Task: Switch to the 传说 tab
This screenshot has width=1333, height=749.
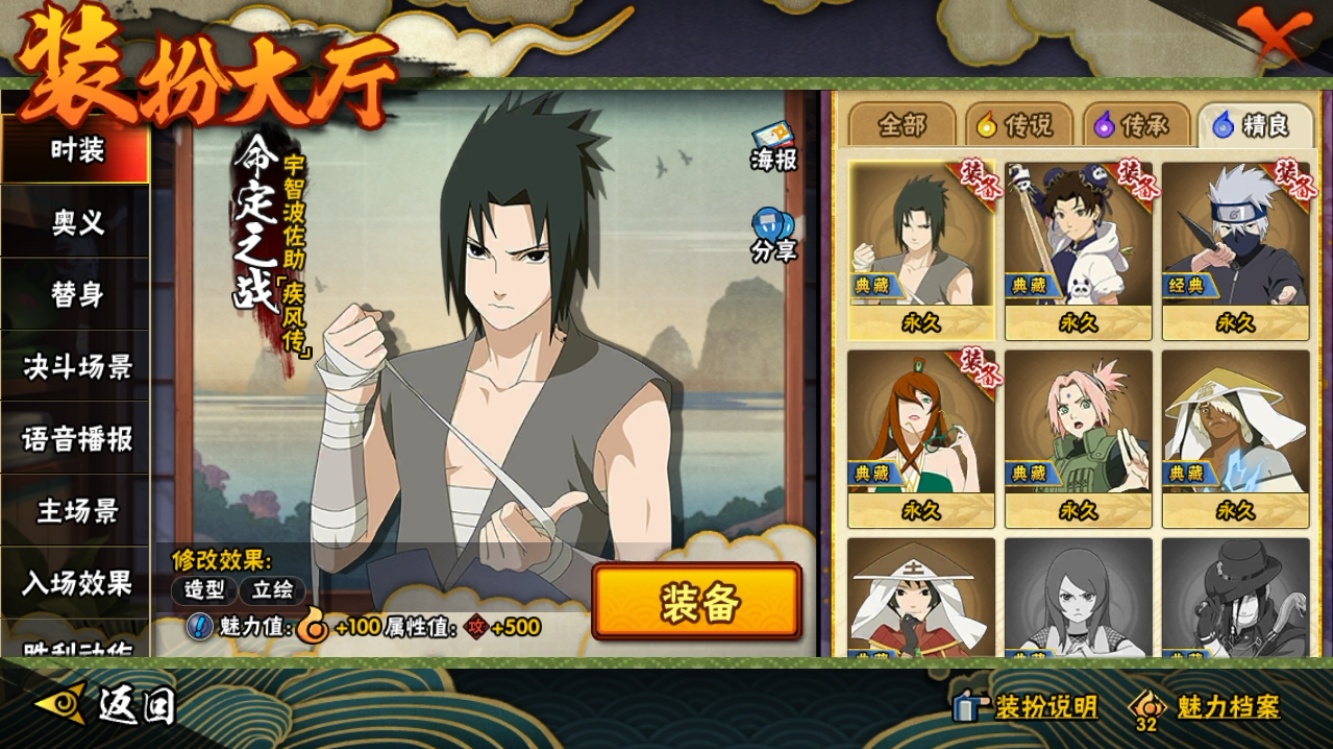Action: [1016, 126]
